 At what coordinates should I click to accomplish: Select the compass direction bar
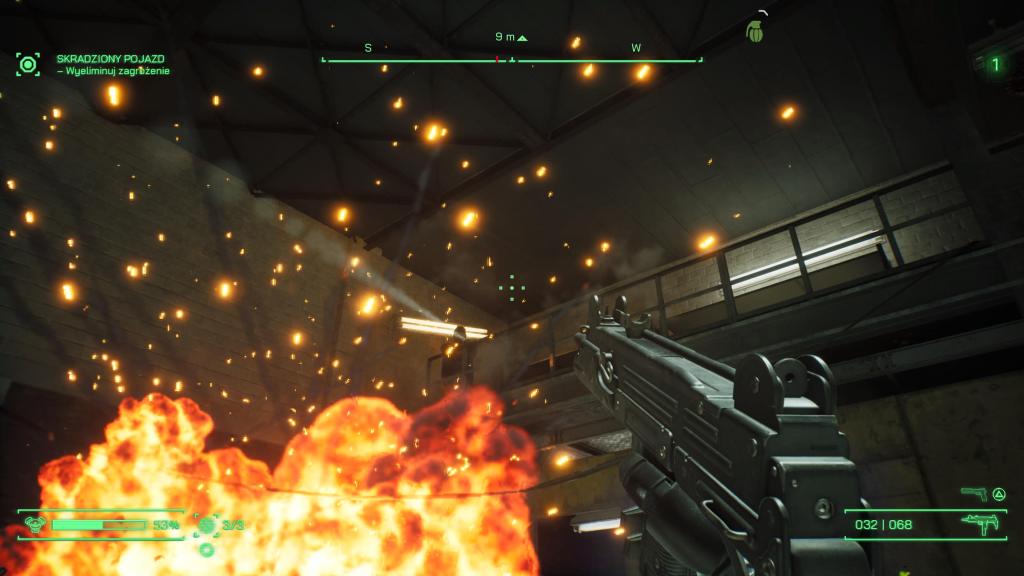point(511,60)
